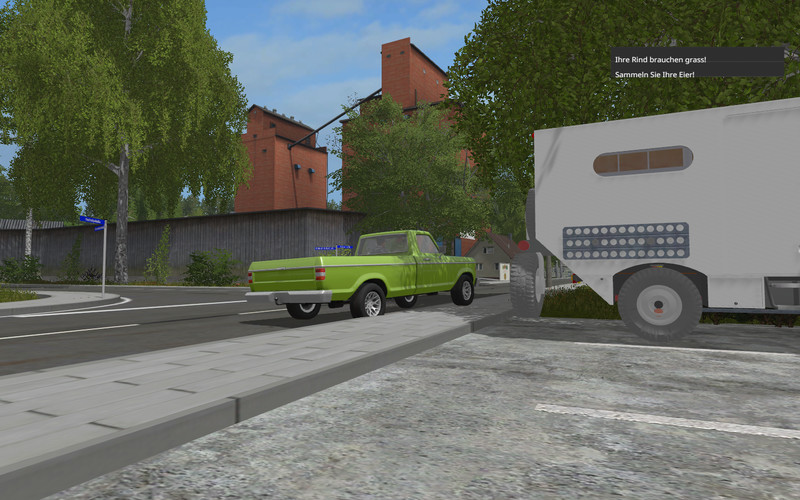Select the 'Ihre Rind brauchen grass!' notification
The image size is (800, 500).
coord(660,59)
